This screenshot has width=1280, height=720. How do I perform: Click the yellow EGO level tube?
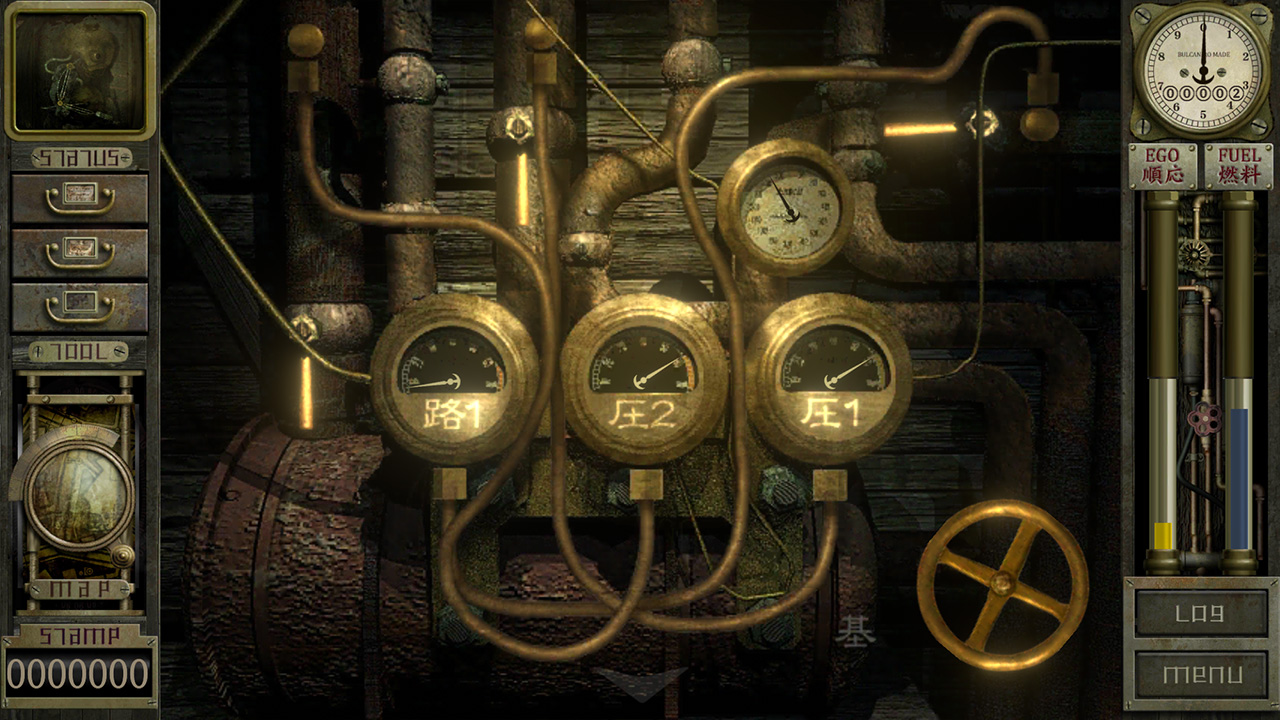pyautogui.click(x=1160, y=535)
